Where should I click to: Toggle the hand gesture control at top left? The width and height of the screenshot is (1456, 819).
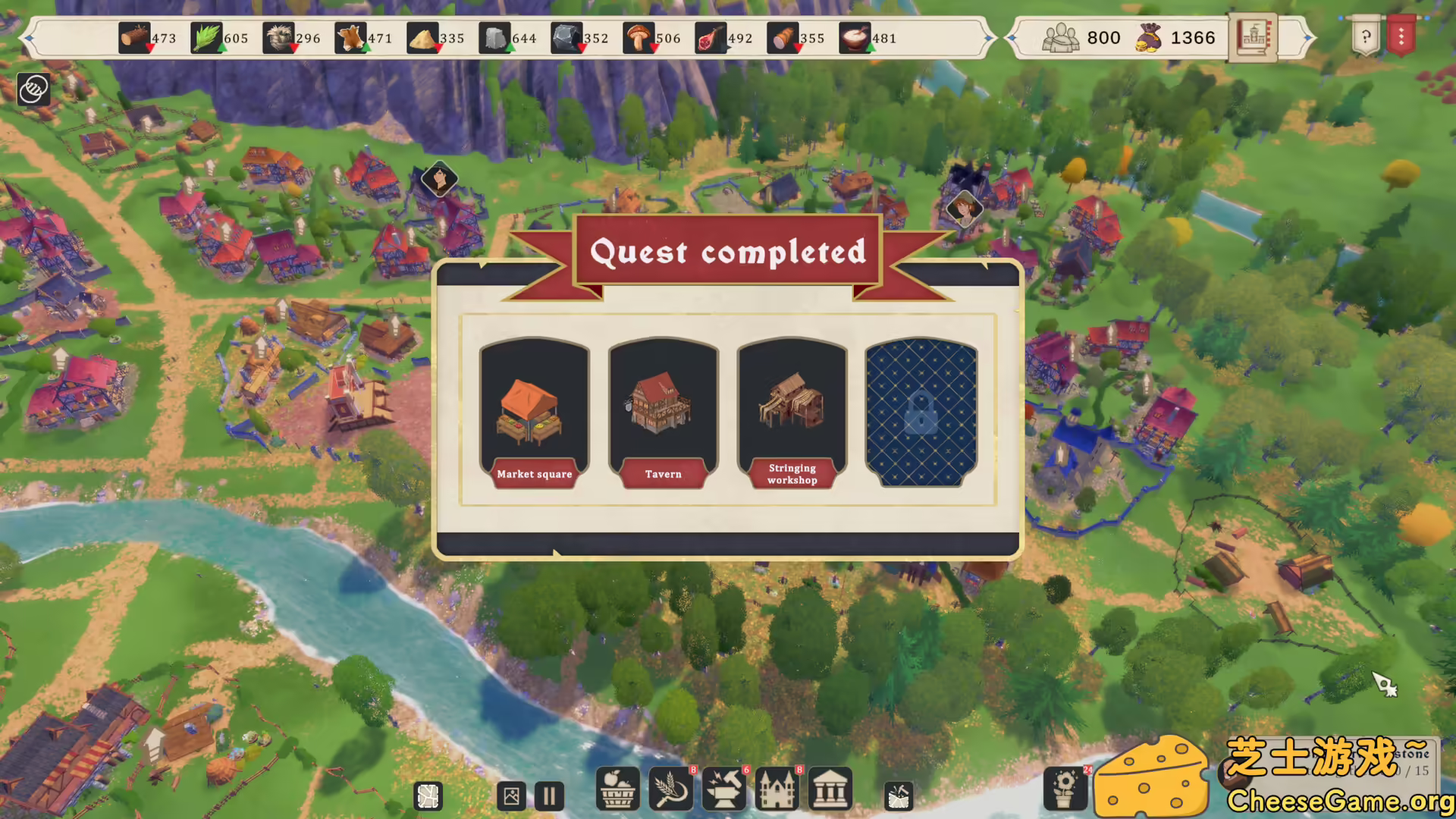click(32, 89)
